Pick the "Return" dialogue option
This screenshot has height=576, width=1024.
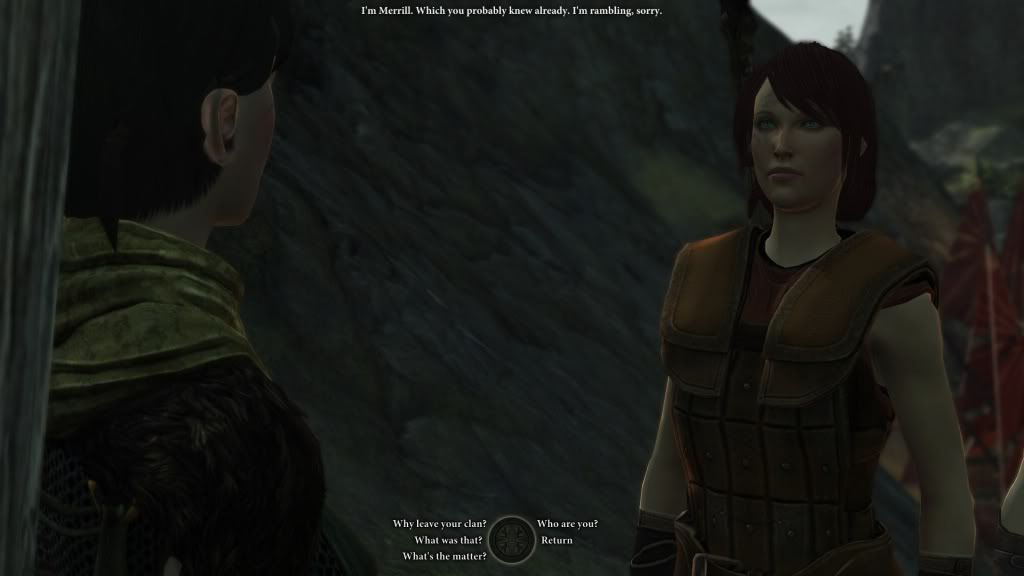557,540
